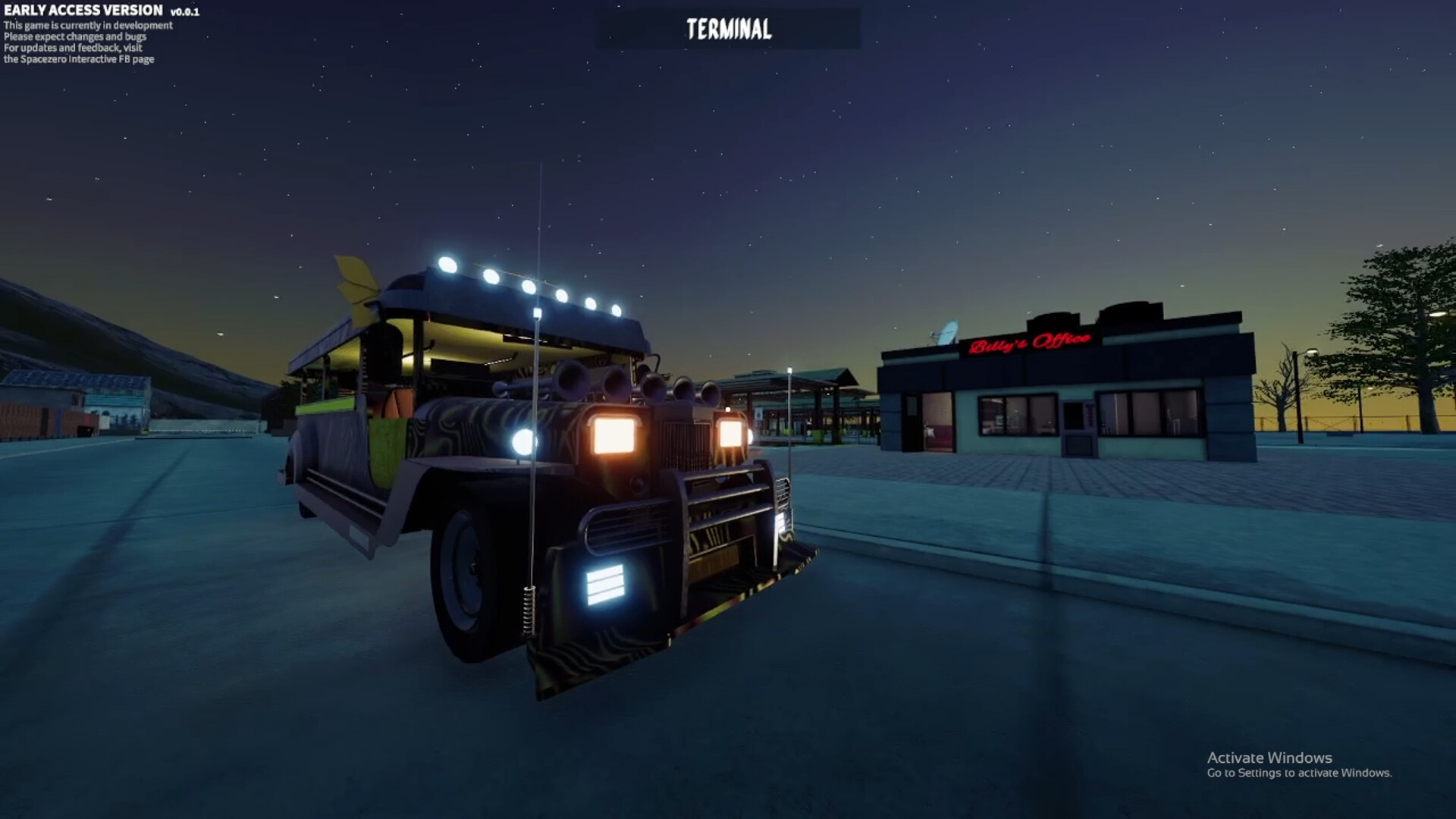The image size is (1456, 819).
Task: Toggle the small white marker light near the bumper
Action: (x=781, y=523)
